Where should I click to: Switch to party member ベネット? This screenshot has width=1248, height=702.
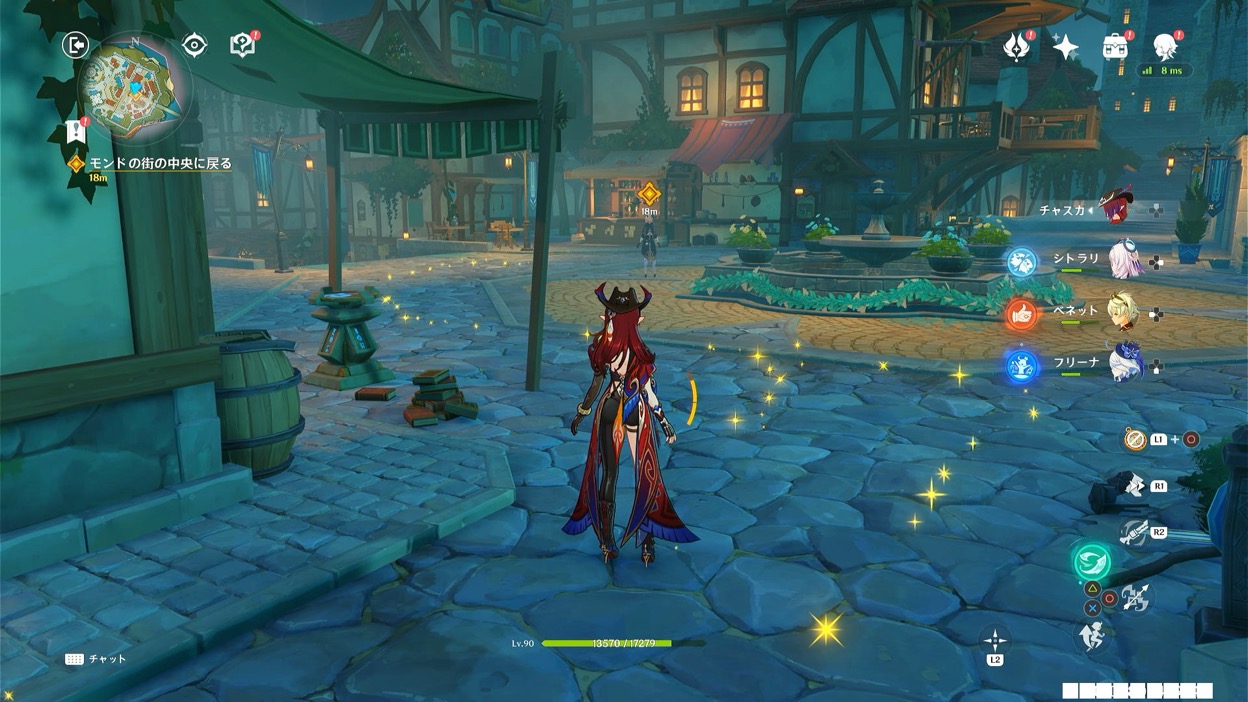[1128, 310]
